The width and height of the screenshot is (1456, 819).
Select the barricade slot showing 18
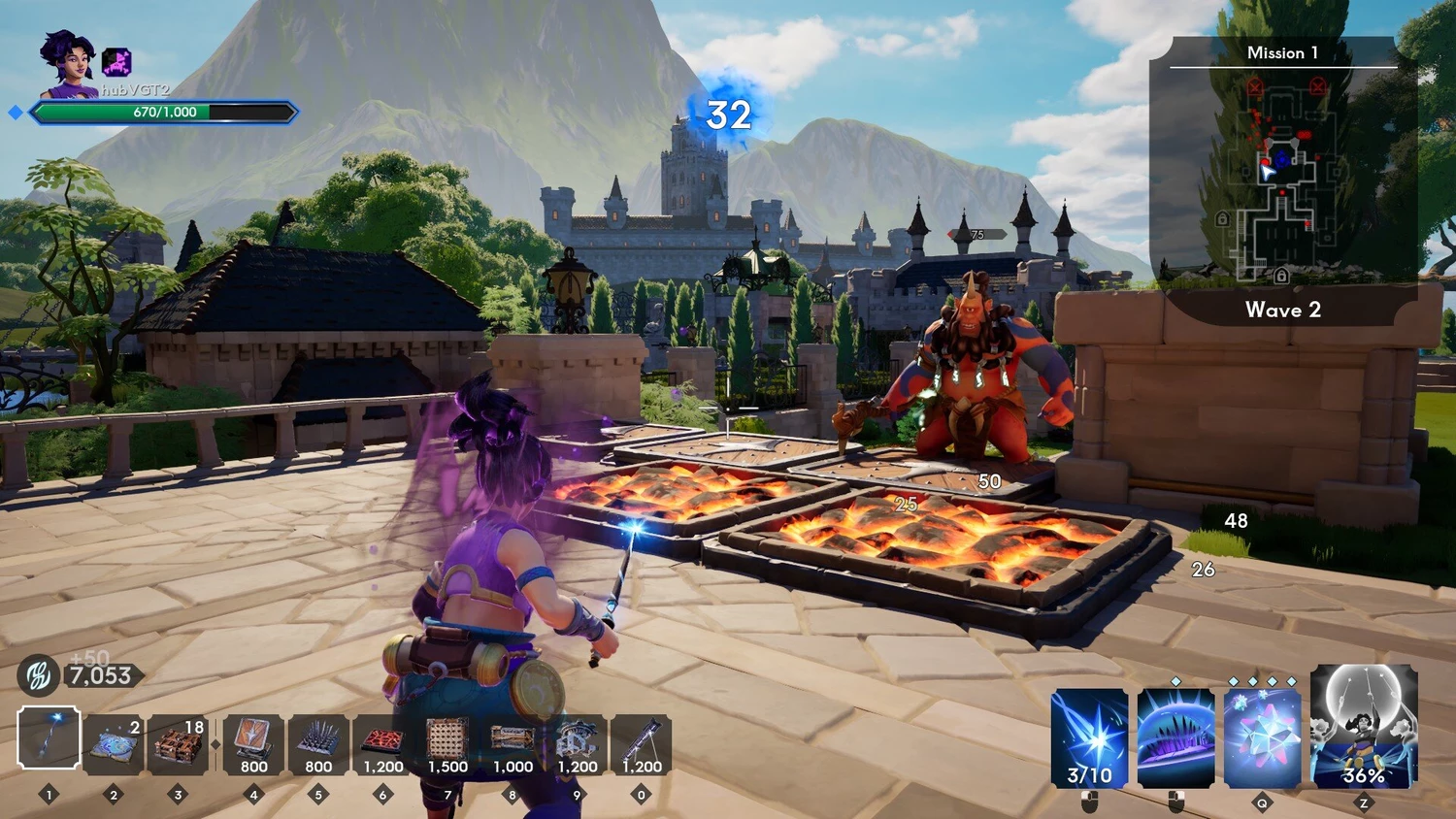[178, 744]
